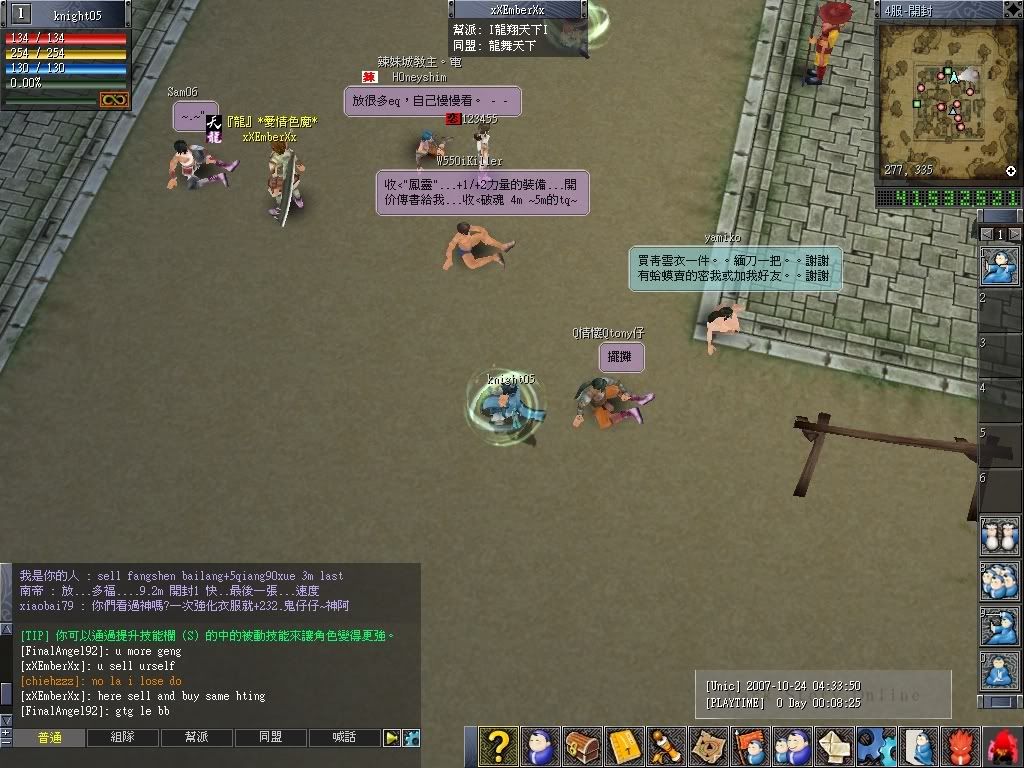Switch to the 普通 chat tab
The width and height of the screenshot is (1024, 768).
click(49, 738)
